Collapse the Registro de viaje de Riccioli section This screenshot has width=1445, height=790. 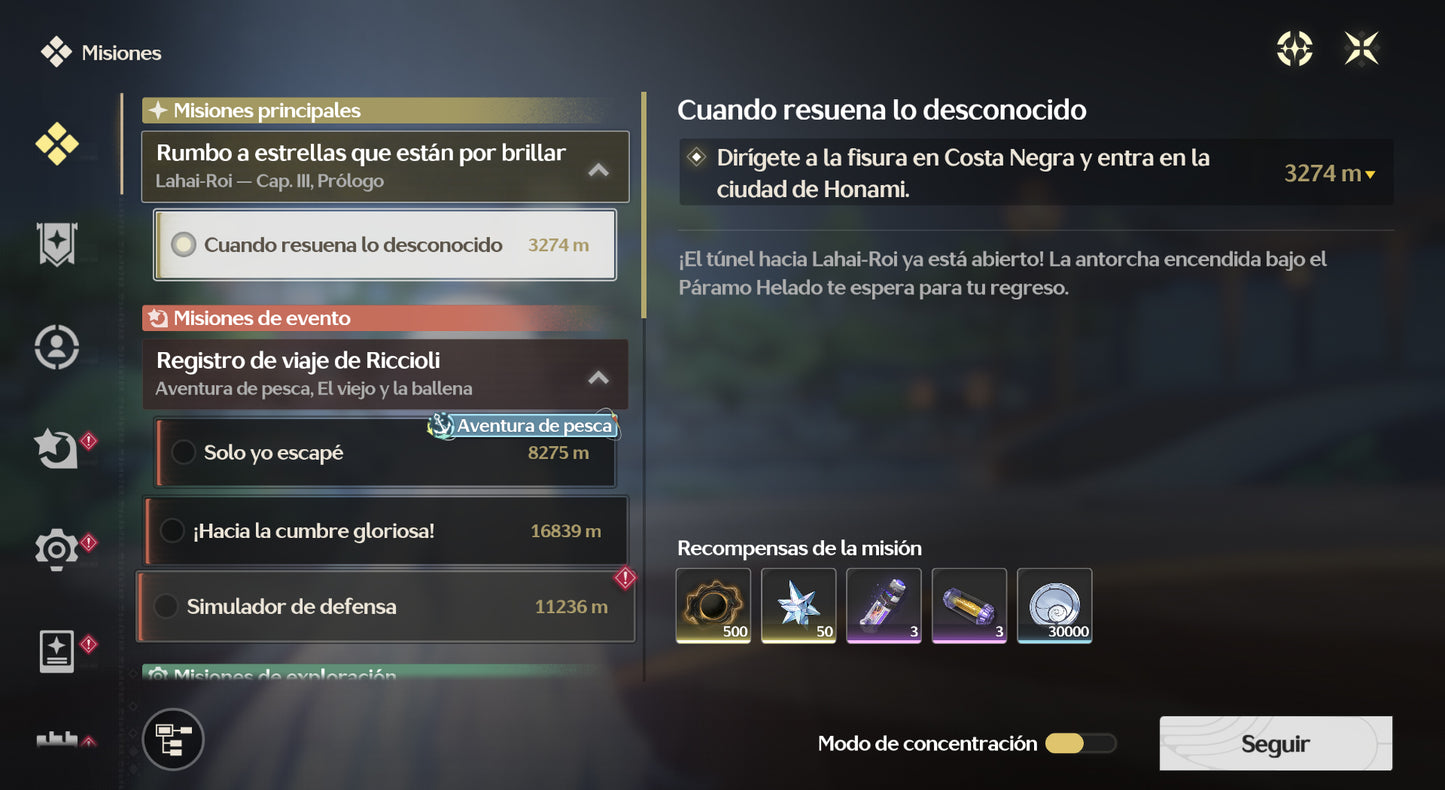coord(598,378)
